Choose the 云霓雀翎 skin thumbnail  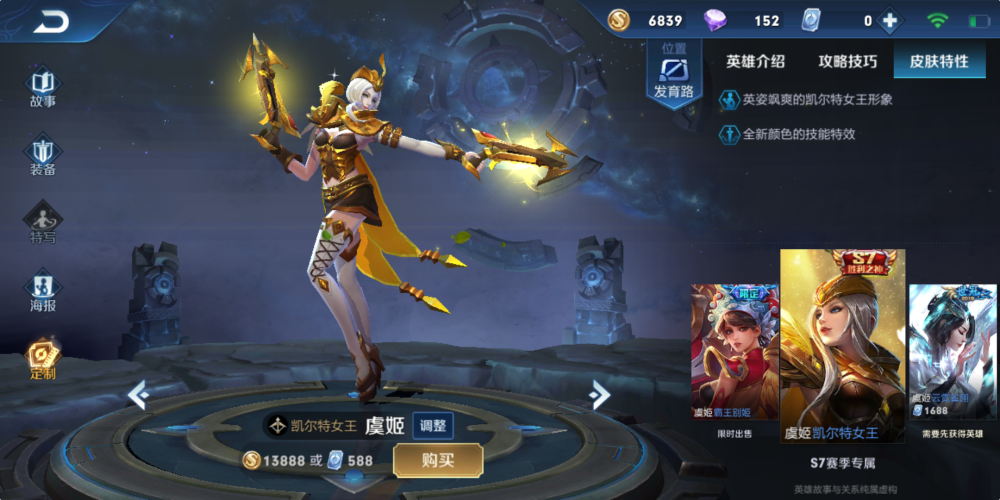[x=951, y=352]
